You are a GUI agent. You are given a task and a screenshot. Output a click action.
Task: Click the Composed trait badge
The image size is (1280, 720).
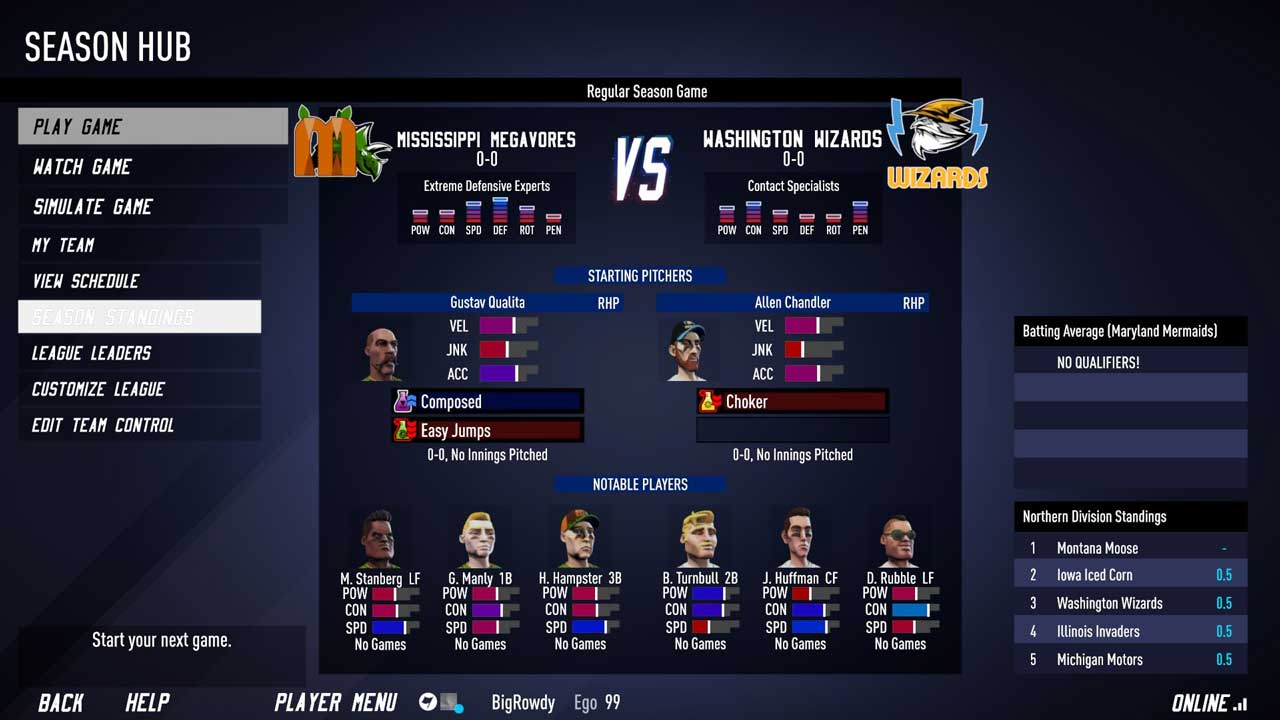coord(487,402)
